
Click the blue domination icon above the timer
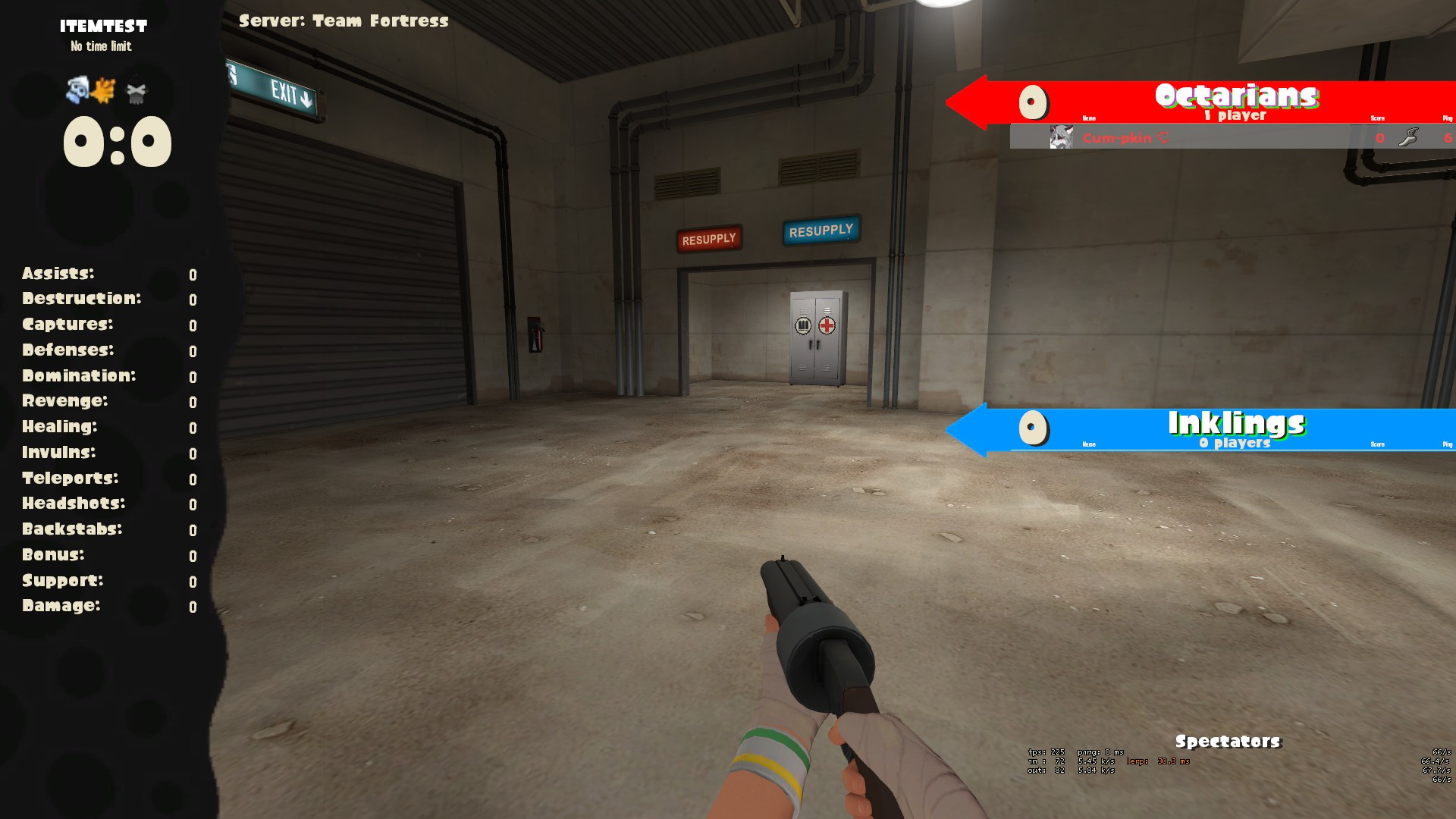76,91
